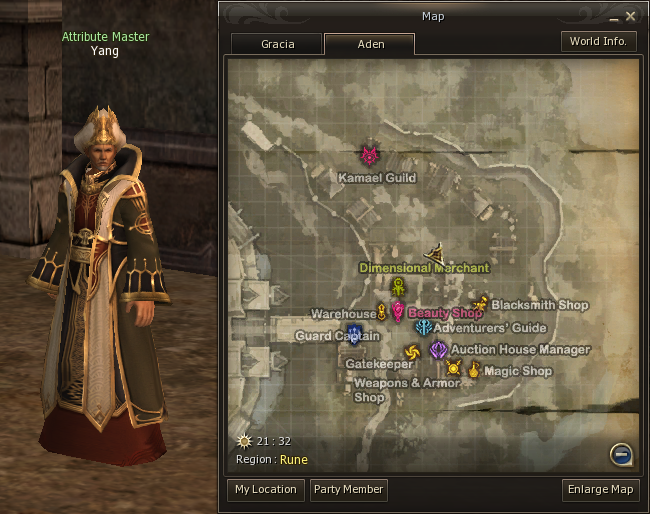This screenshot has height=514, width=650.
Task: Select the Auction House Manager marker
Action: [438, 350]
